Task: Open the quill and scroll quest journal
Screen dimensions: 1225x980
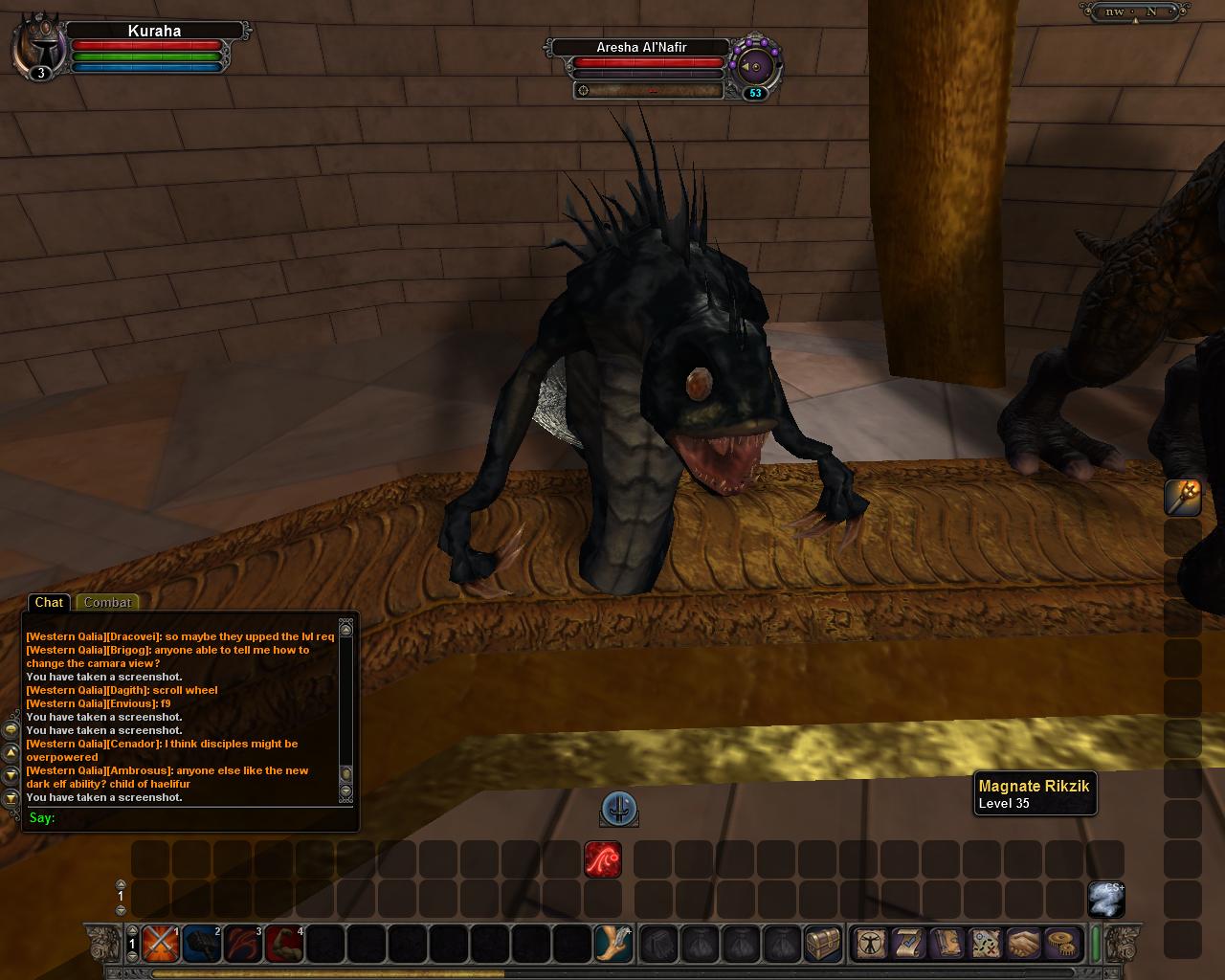Action: coord(908,944)
